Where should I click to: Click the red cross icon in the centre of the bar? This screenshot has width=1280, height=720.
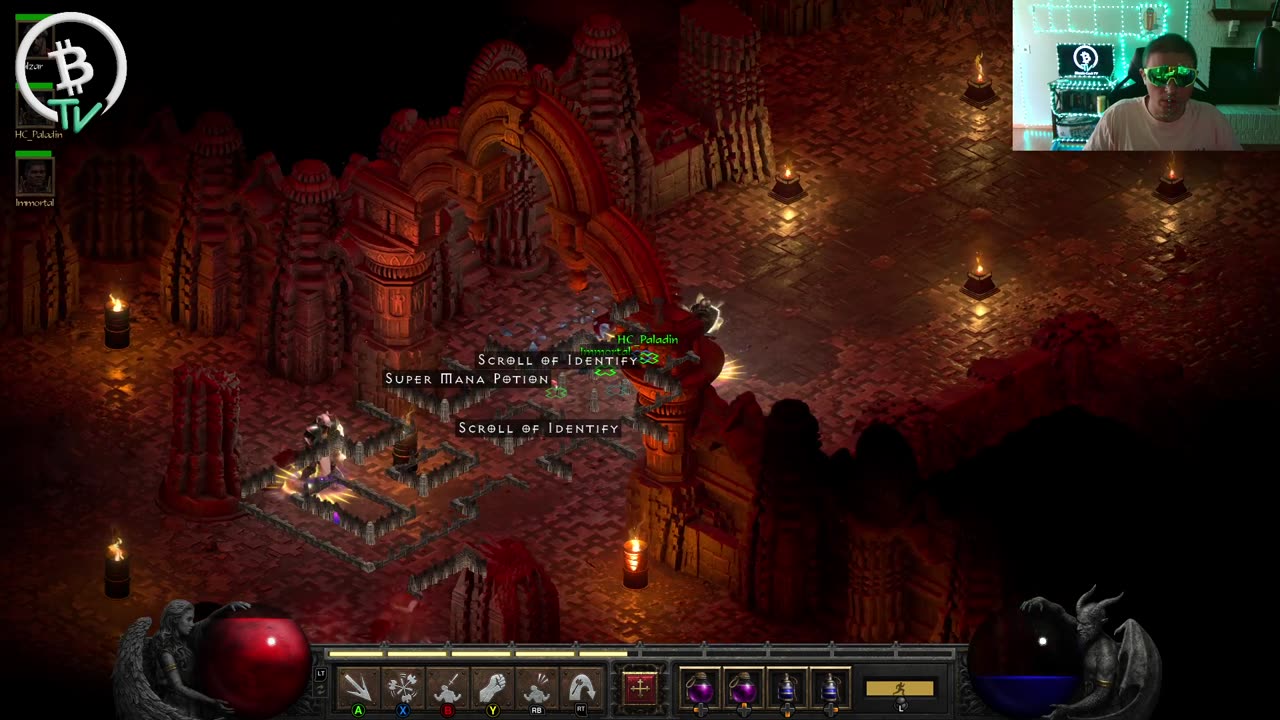click(640, 688)
